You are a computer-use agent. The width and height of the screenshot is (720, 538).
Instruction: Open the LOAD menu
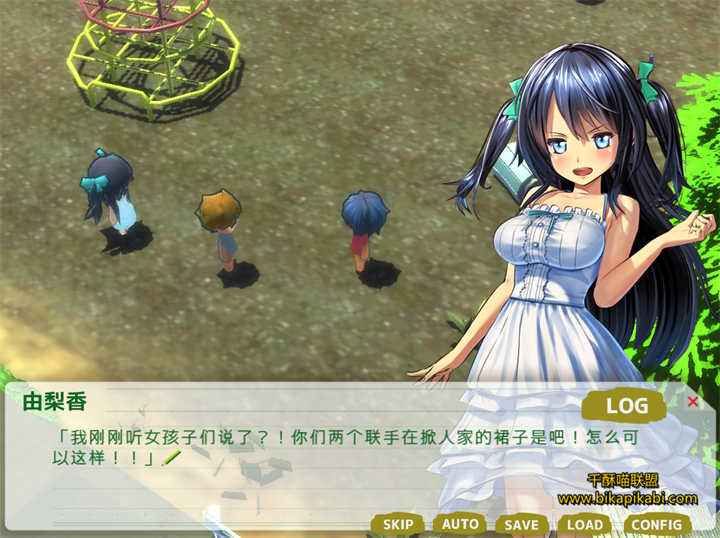(585, 524)
